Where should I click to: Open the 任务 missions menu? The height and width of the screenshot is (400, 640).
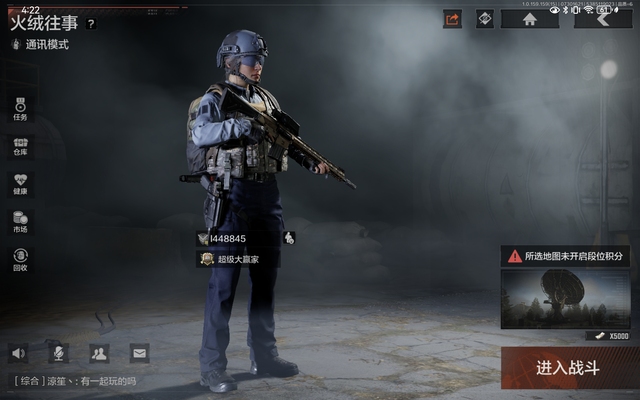point(20,109)
